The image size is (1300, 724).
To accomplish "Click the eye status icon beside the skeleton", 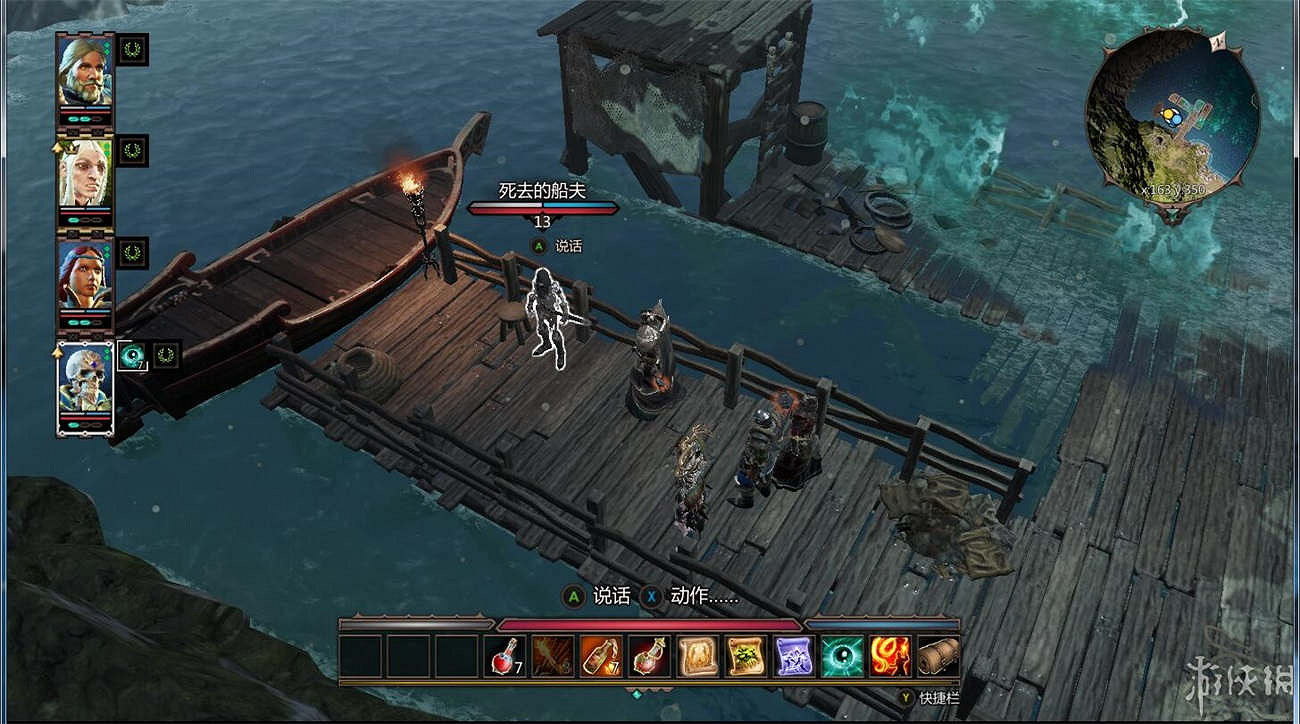I will click(x=132, y=355).
